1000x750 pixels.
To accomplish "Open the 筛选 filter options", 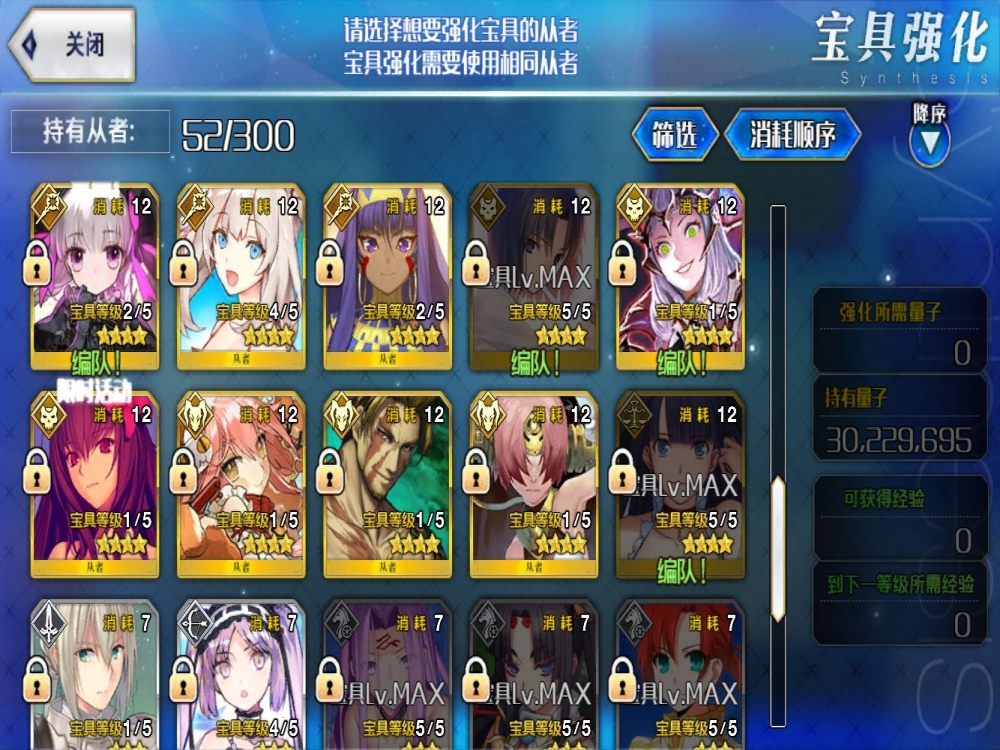I will [675, 135].
